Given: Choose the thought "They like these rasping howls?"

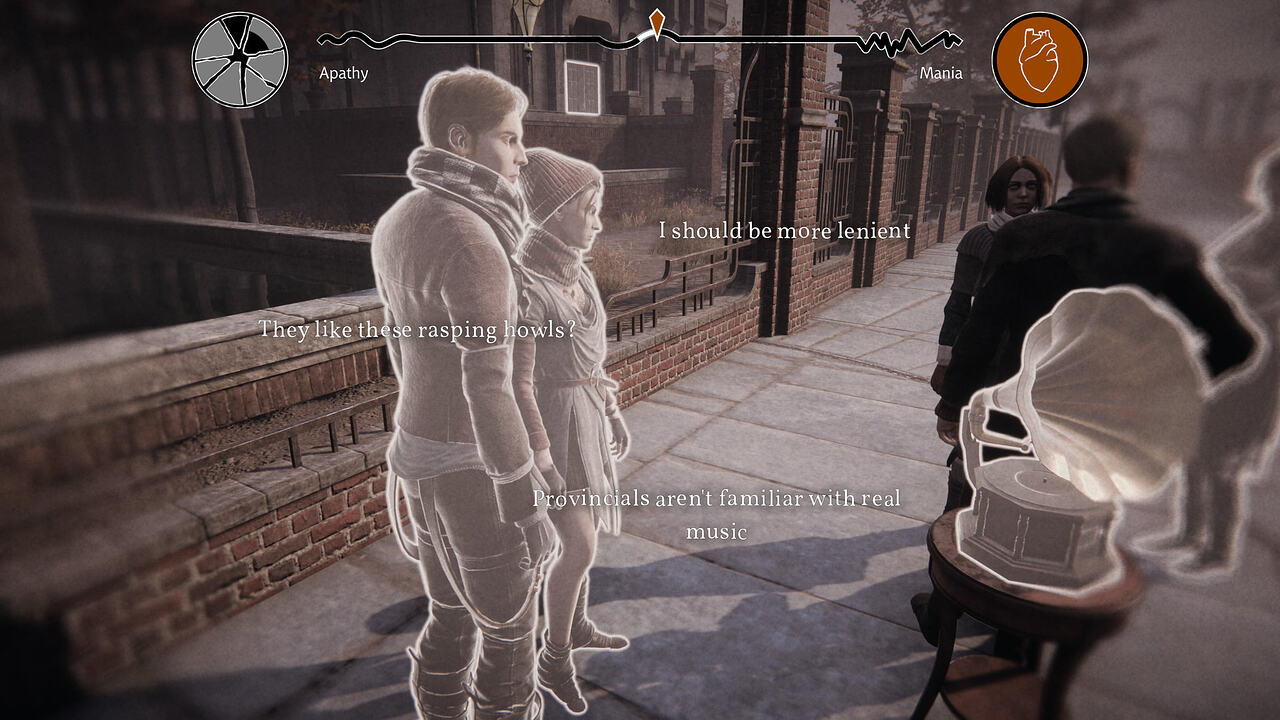Looking at the screenshot, I should [x=417, y=329].
